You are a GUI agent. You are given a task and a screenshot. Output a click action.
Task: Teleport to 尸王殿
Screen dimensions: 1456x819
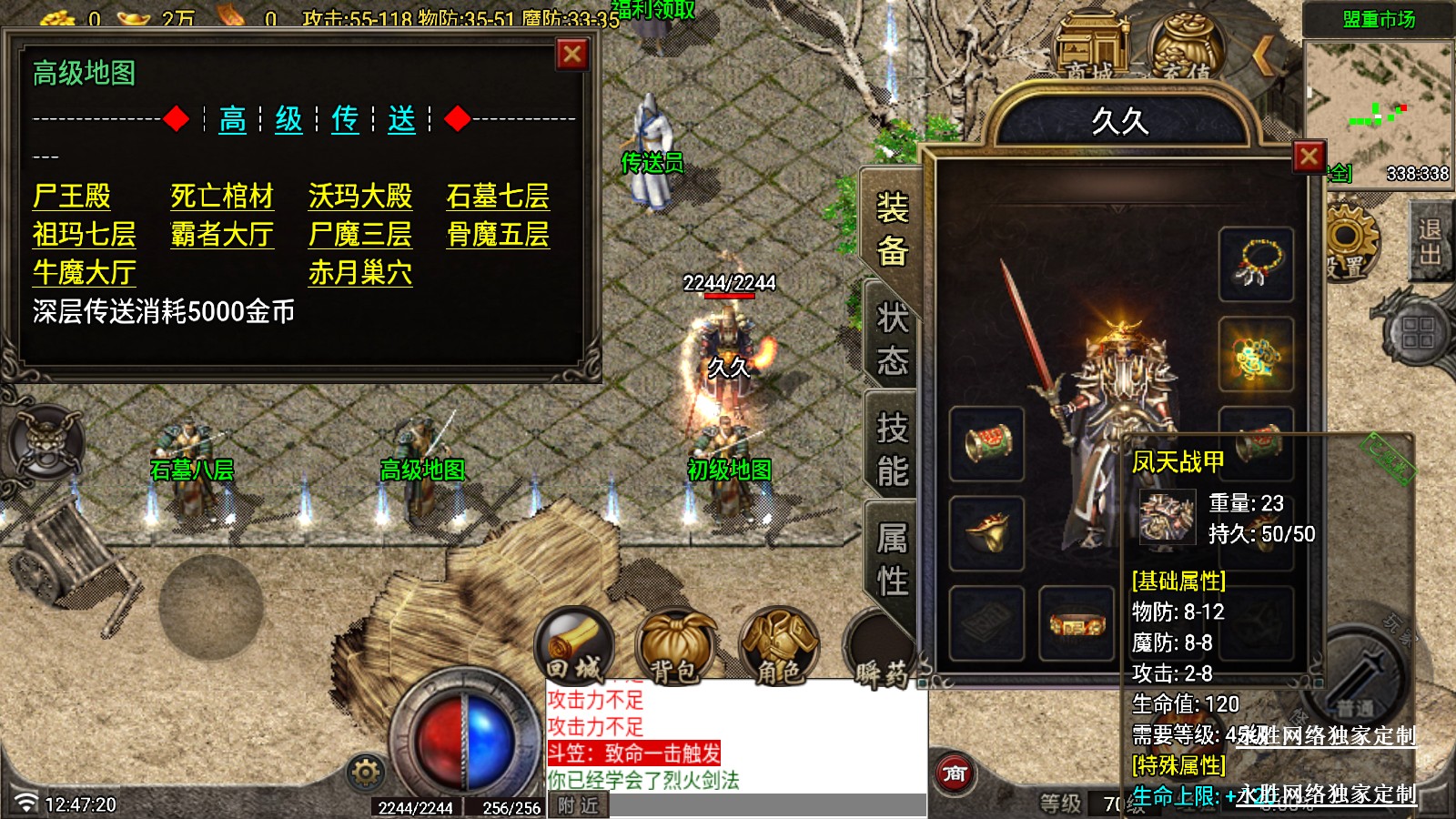(x=71, y=197)
